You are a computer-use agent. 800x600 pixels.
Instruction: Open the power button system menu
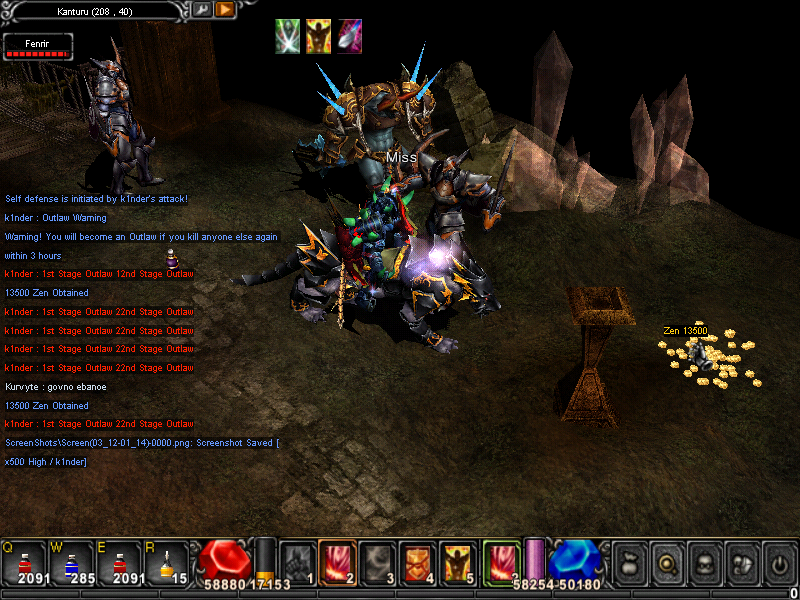[x=778, y=563]
